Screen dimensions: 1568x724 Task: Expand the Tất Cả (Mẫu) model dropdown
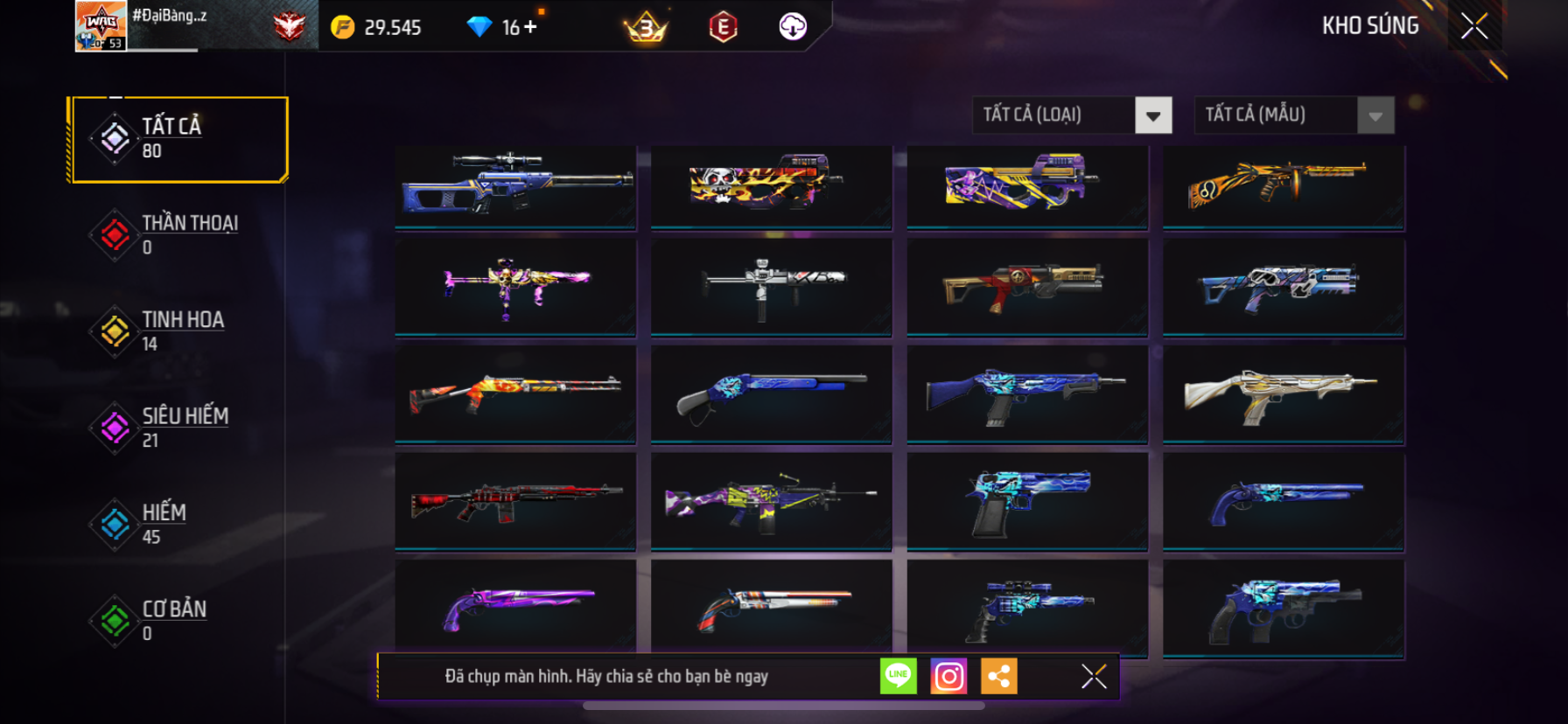click(1375, 115)
